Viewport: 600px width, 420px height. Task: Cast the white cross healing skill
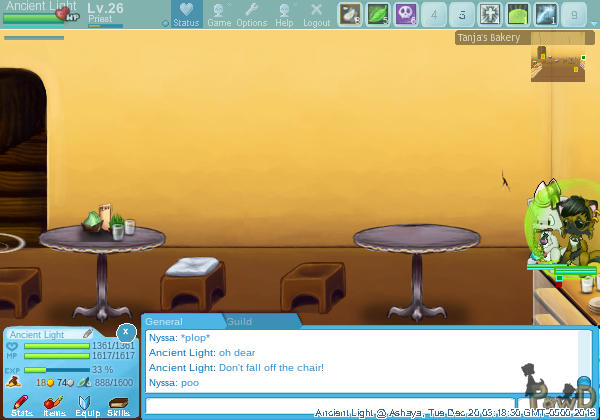click(490, 14)
